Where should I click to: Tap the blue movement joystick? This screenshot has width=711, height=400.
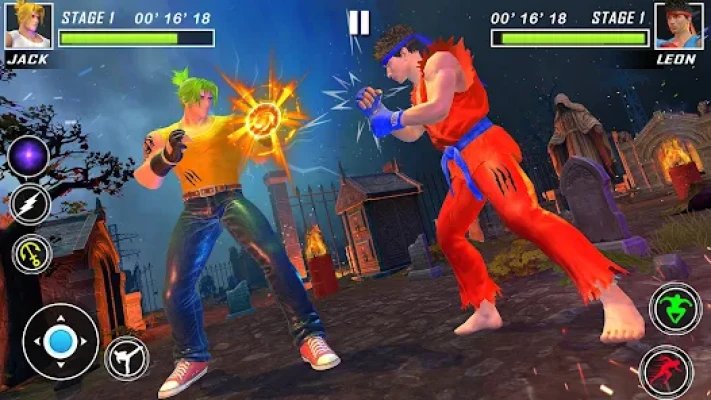click(x=60, y=341)
